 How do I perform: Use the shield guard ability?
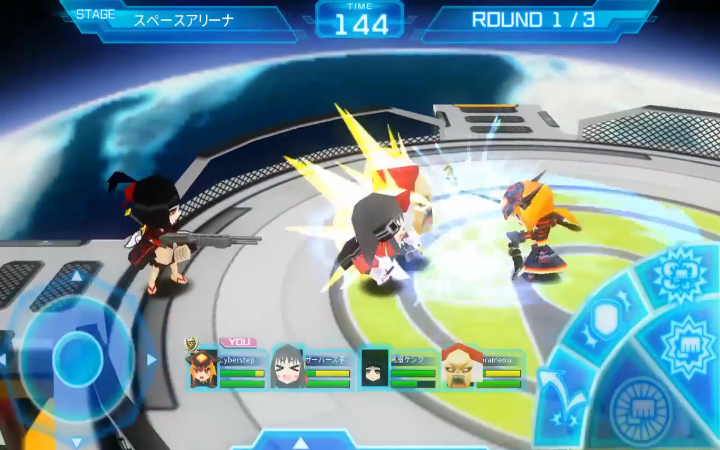[x=605, y=320]
